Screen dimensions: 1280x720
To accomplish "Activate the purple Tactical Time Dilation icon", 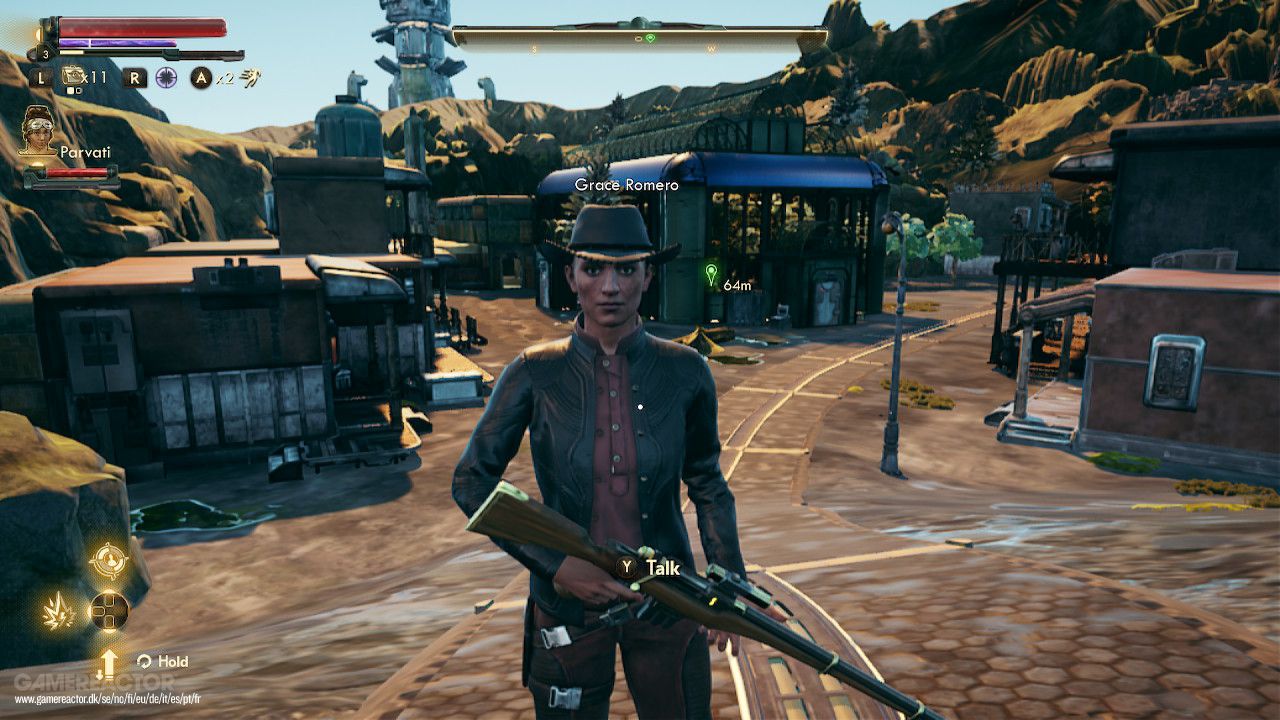I will pos(166,77).
